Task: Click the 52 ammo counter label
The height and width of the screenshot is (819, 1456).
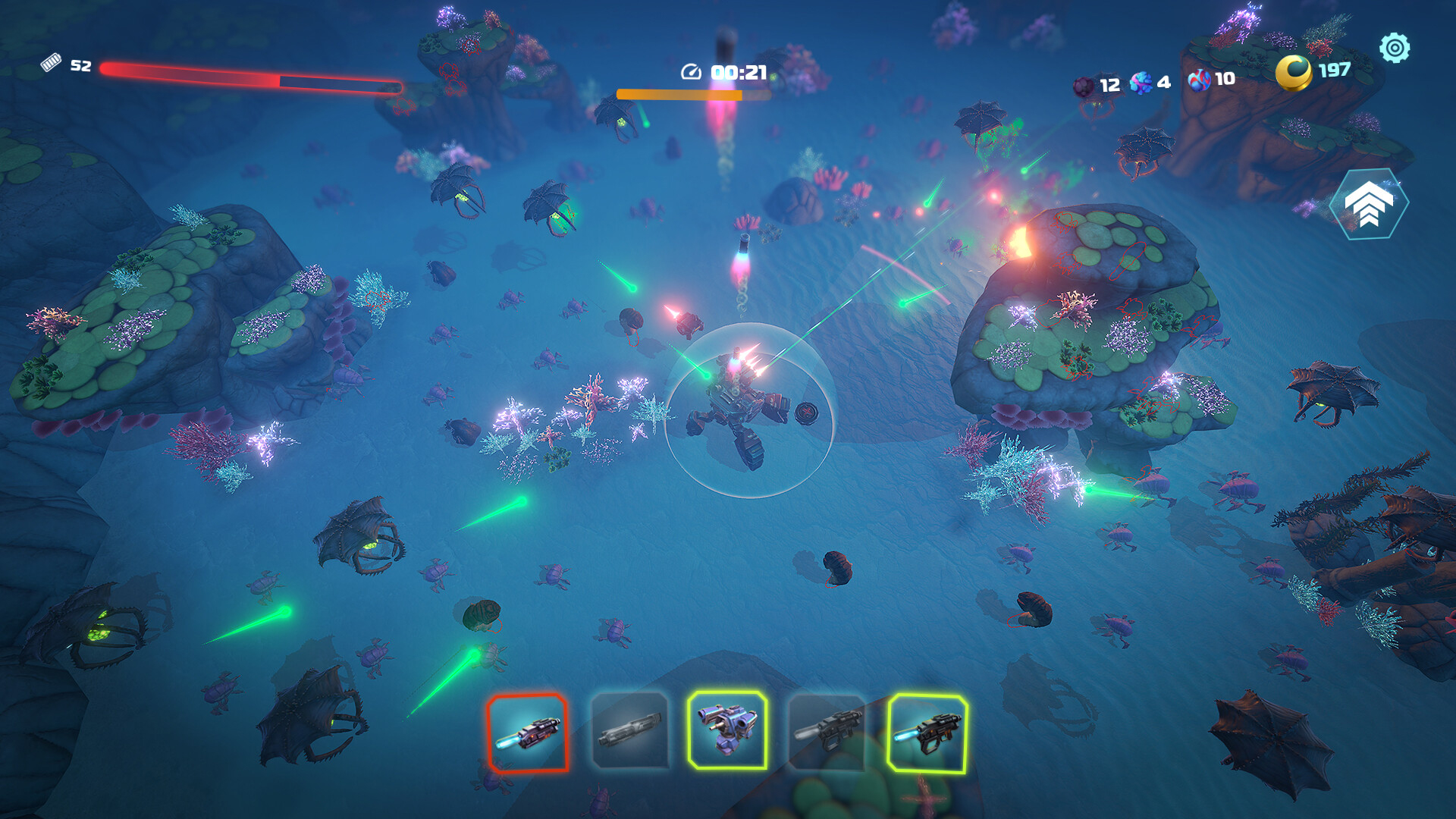Action: pos(80,65)
